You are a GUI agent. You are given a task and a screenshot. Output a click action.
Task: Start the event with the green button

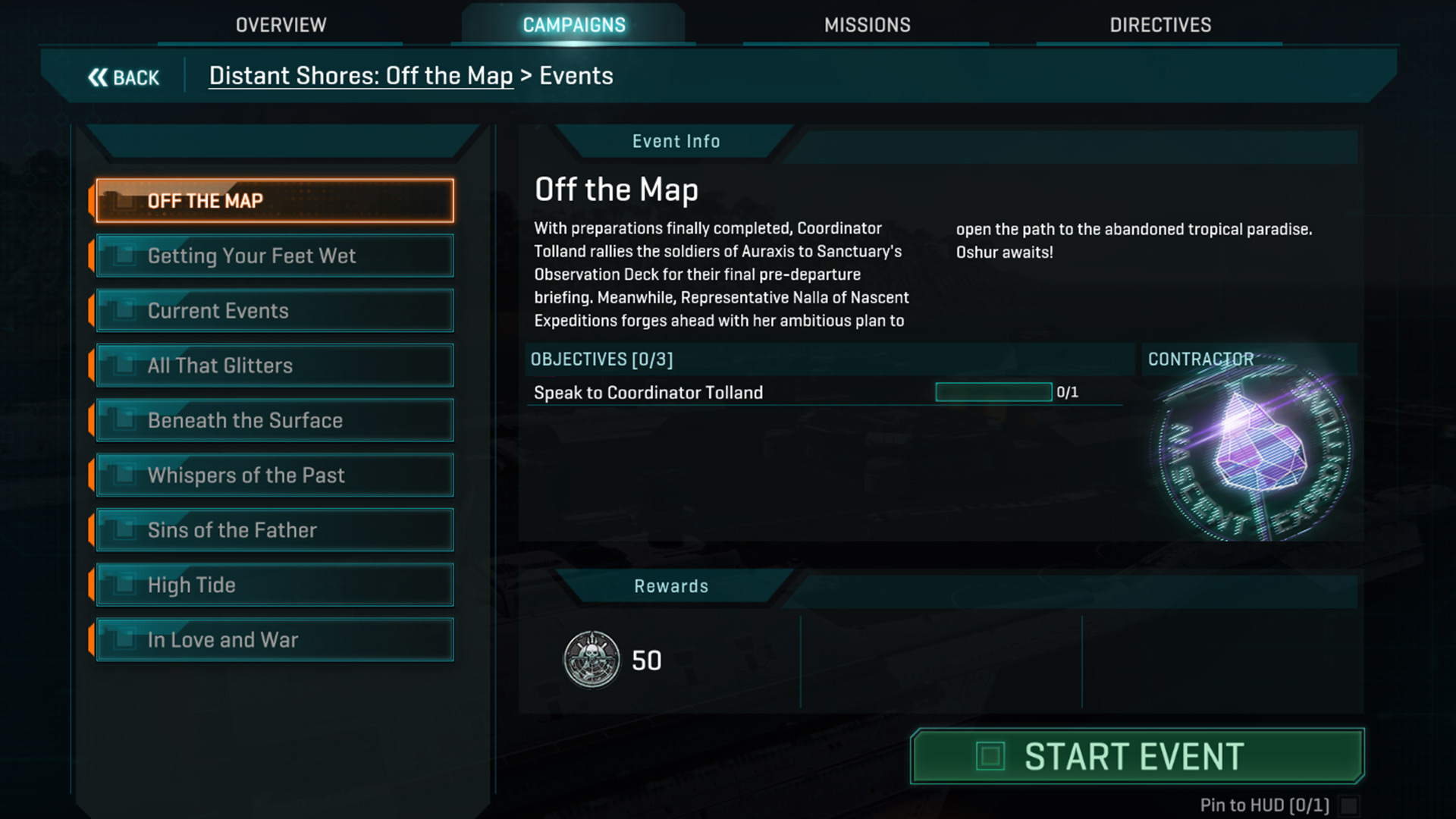pos(1137,756)
